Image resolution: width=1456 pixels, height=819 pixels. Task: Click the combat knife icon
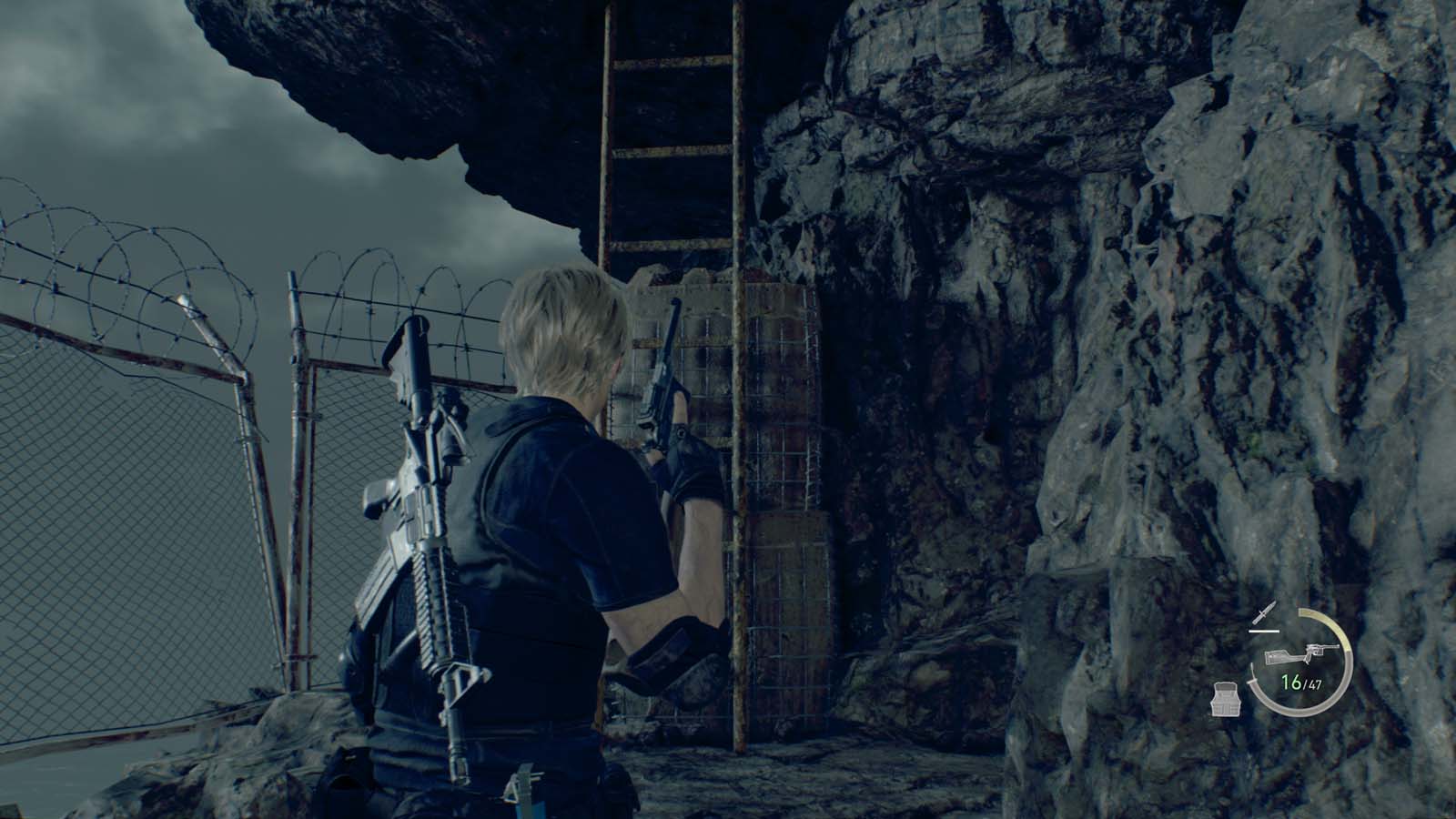[1264, 613]
